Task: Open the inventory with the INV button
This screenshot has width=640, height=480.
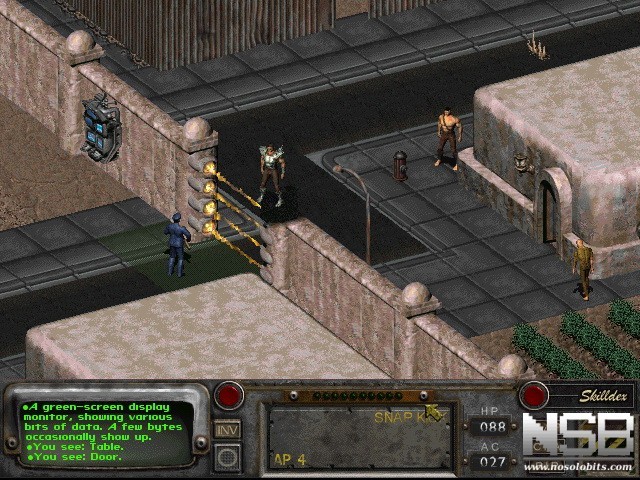Action: 227,430
